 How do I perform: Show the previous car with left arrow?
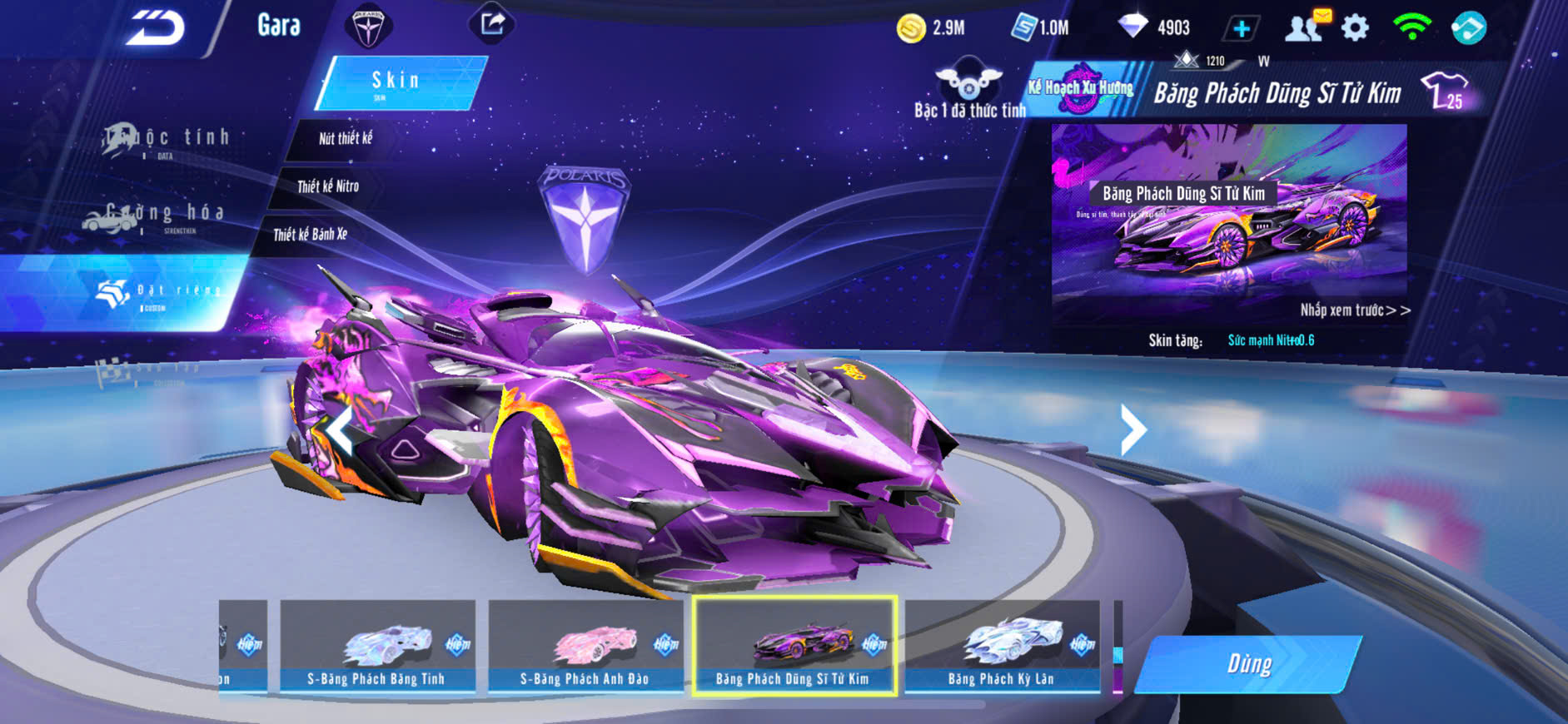click(x=339, y=430)
